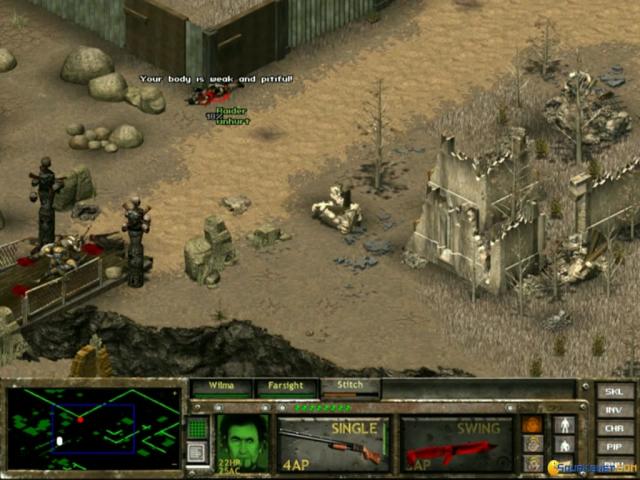Open the INV inventory screen
The height and width of the screenshot is (480, 640).
[x=614, y=410]
